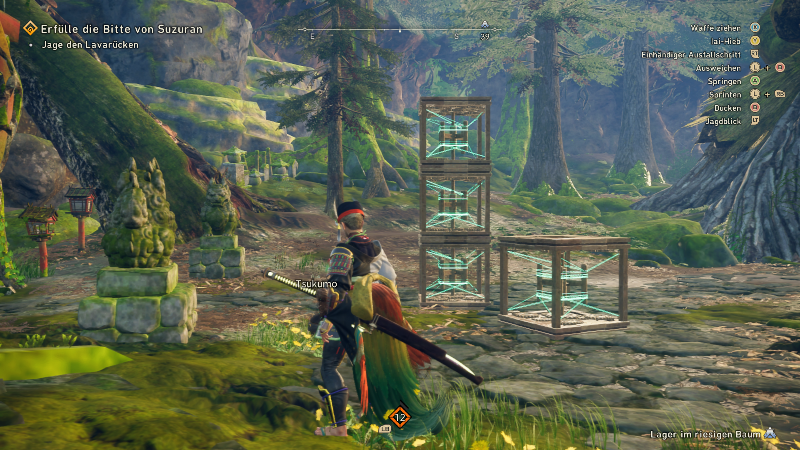Click the compass bar at the top
800x450 pixels.
point(402,31)
